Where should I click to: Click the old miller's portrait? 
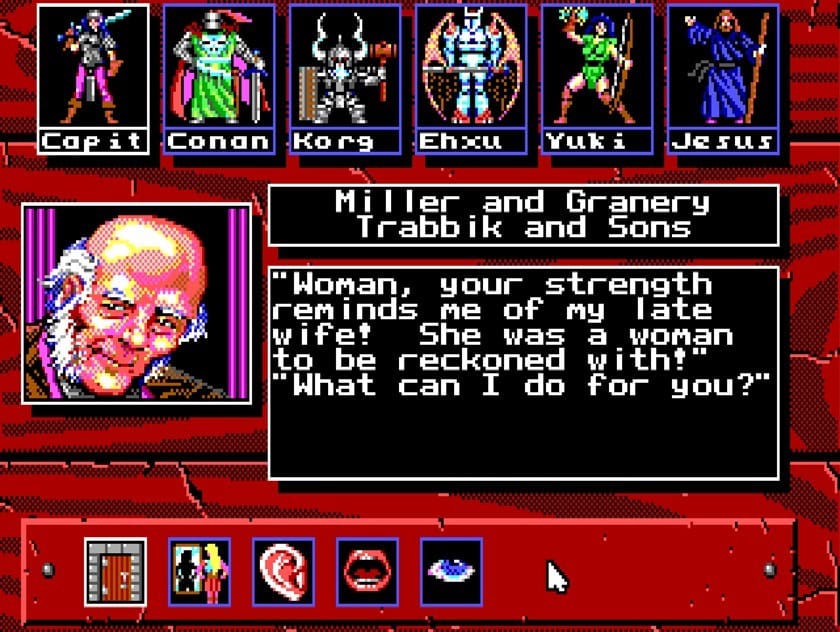(137, 303)
